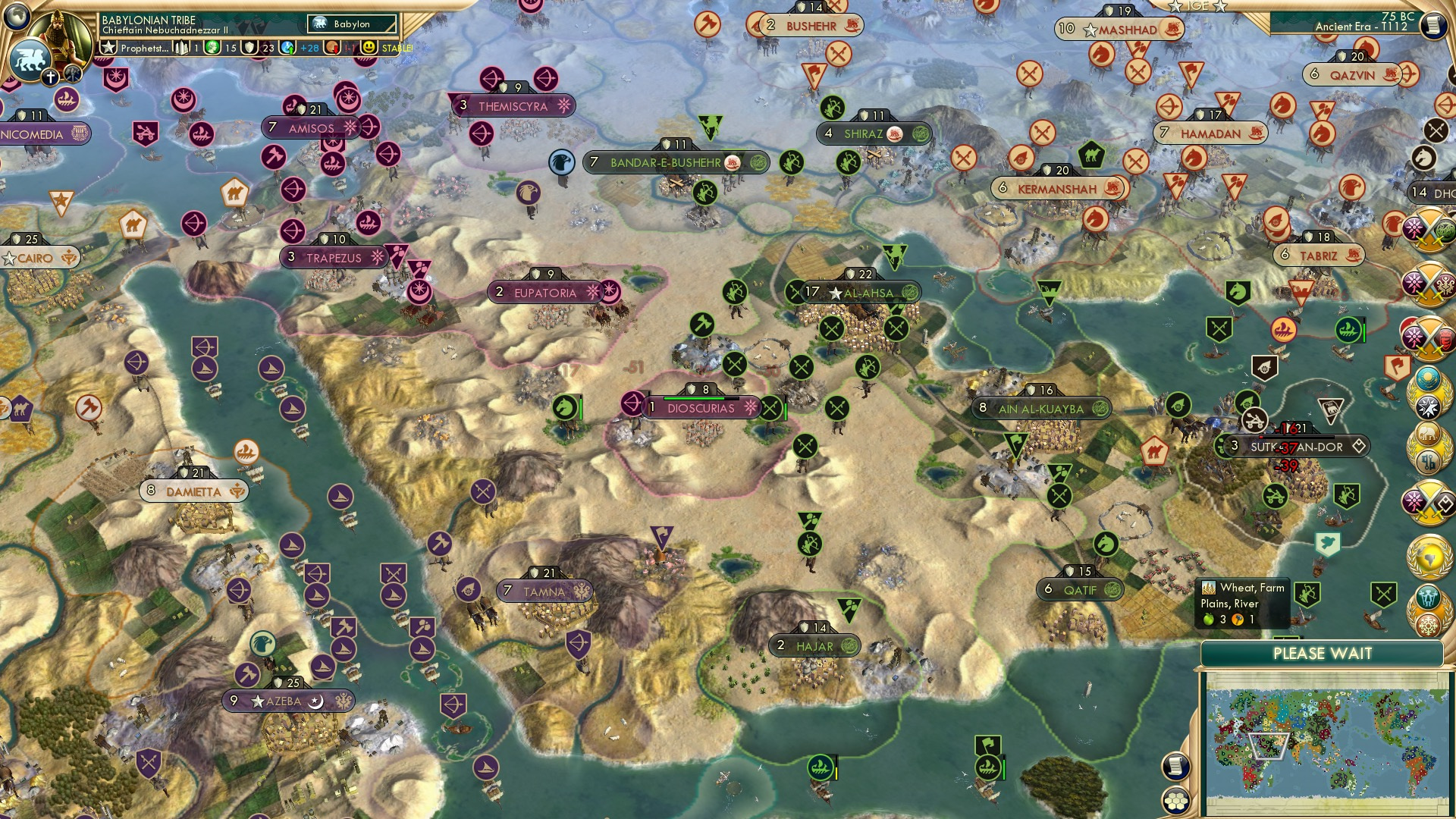The height and width of the screenshot is (819, 1456).
Task: Click the Prophetst... great person progress icon
Action: (x=109, y=47)
